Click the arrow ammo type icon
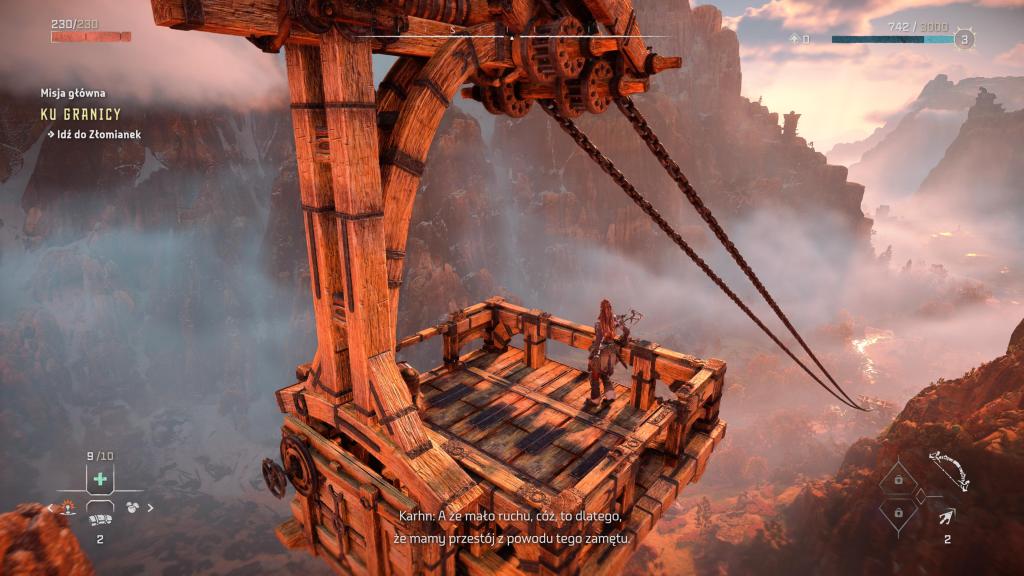The height and width of the screenshot is (576, 1024). [x=946, y=517]
